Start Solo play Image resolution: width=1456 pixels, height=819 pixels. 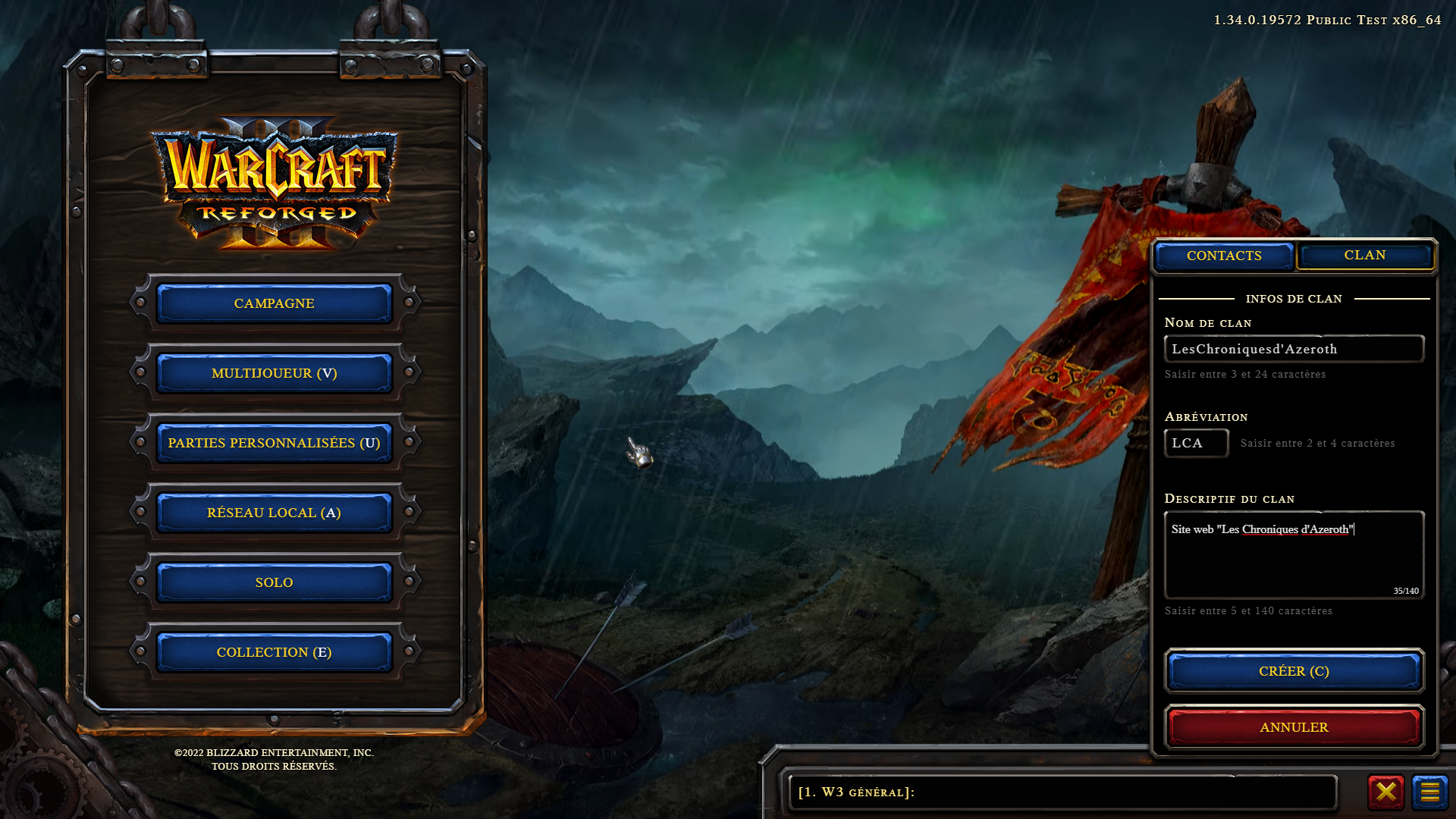274,582
